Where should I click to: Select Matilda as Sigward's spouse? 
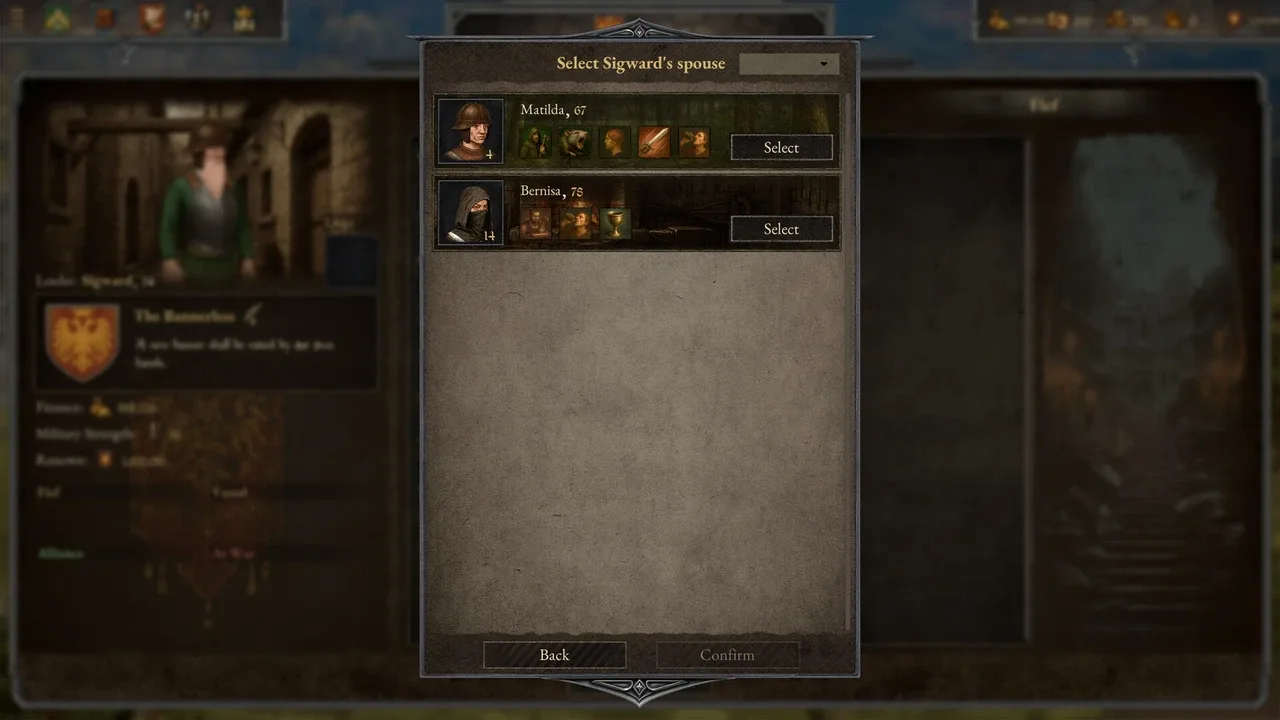coord(781,148)
